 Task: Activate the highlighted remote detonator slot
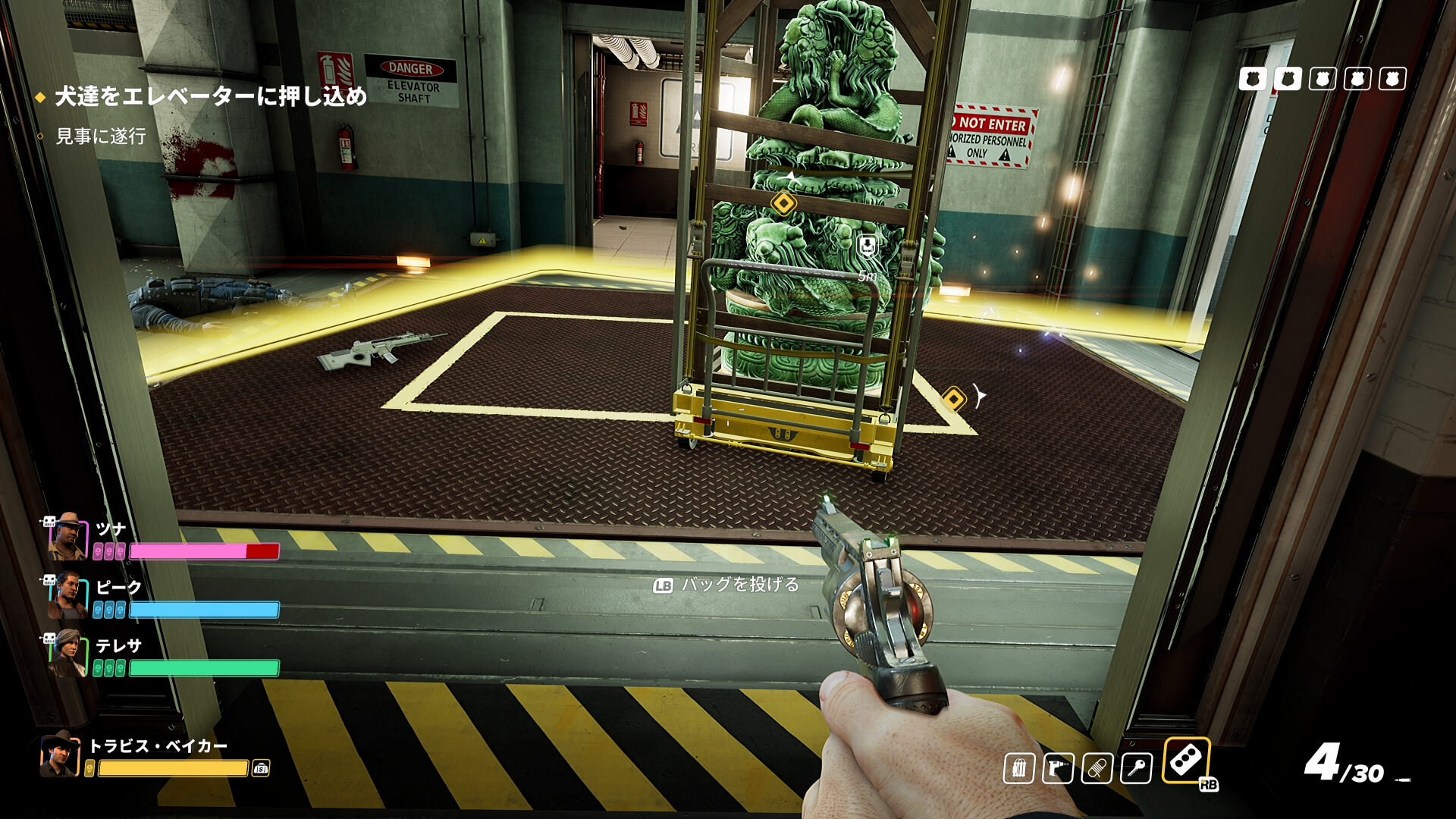click(1186, 760)
